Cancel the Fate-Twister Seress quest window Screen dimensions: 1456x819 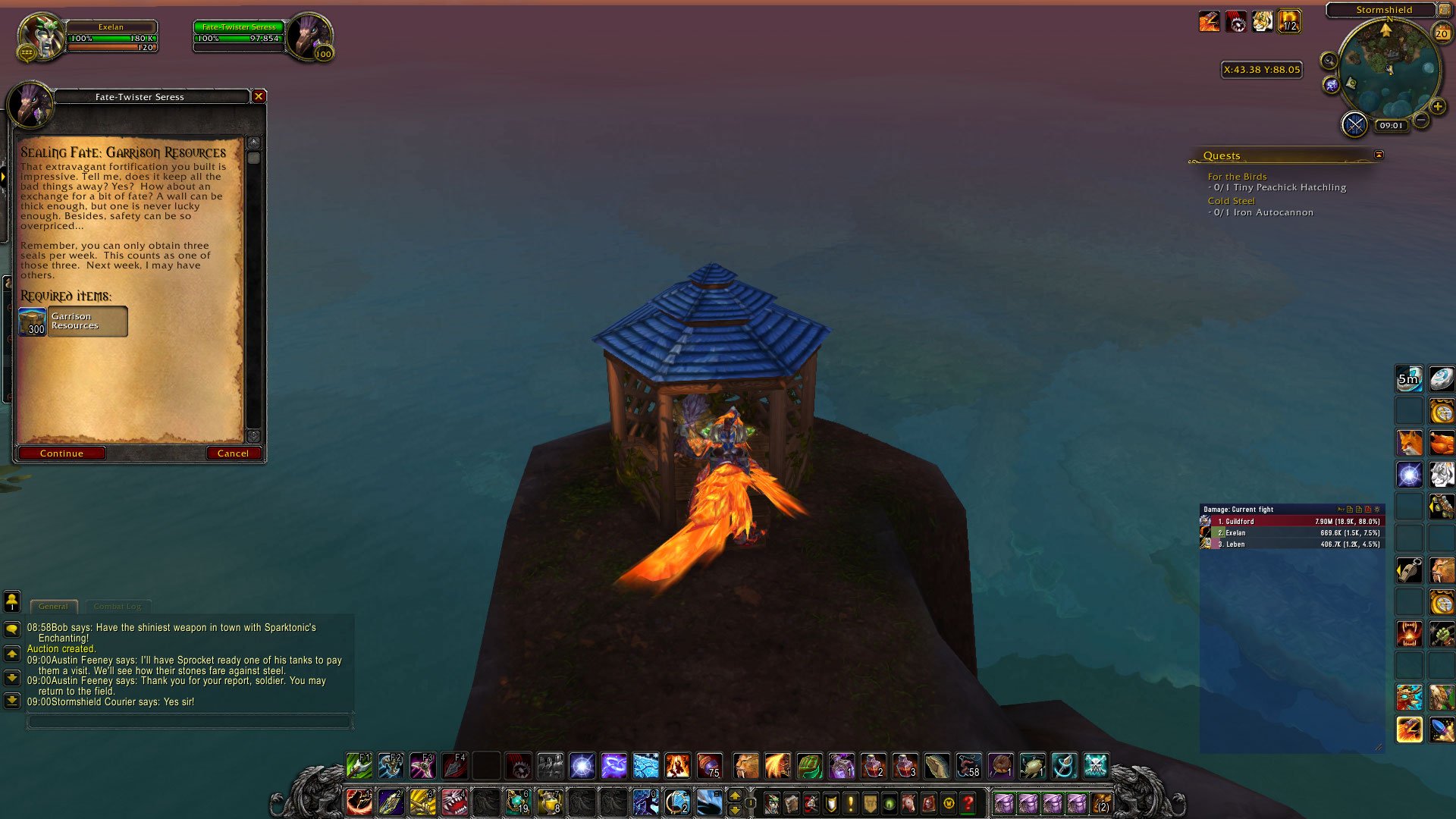pyautogui.click(x=233, y=453)
